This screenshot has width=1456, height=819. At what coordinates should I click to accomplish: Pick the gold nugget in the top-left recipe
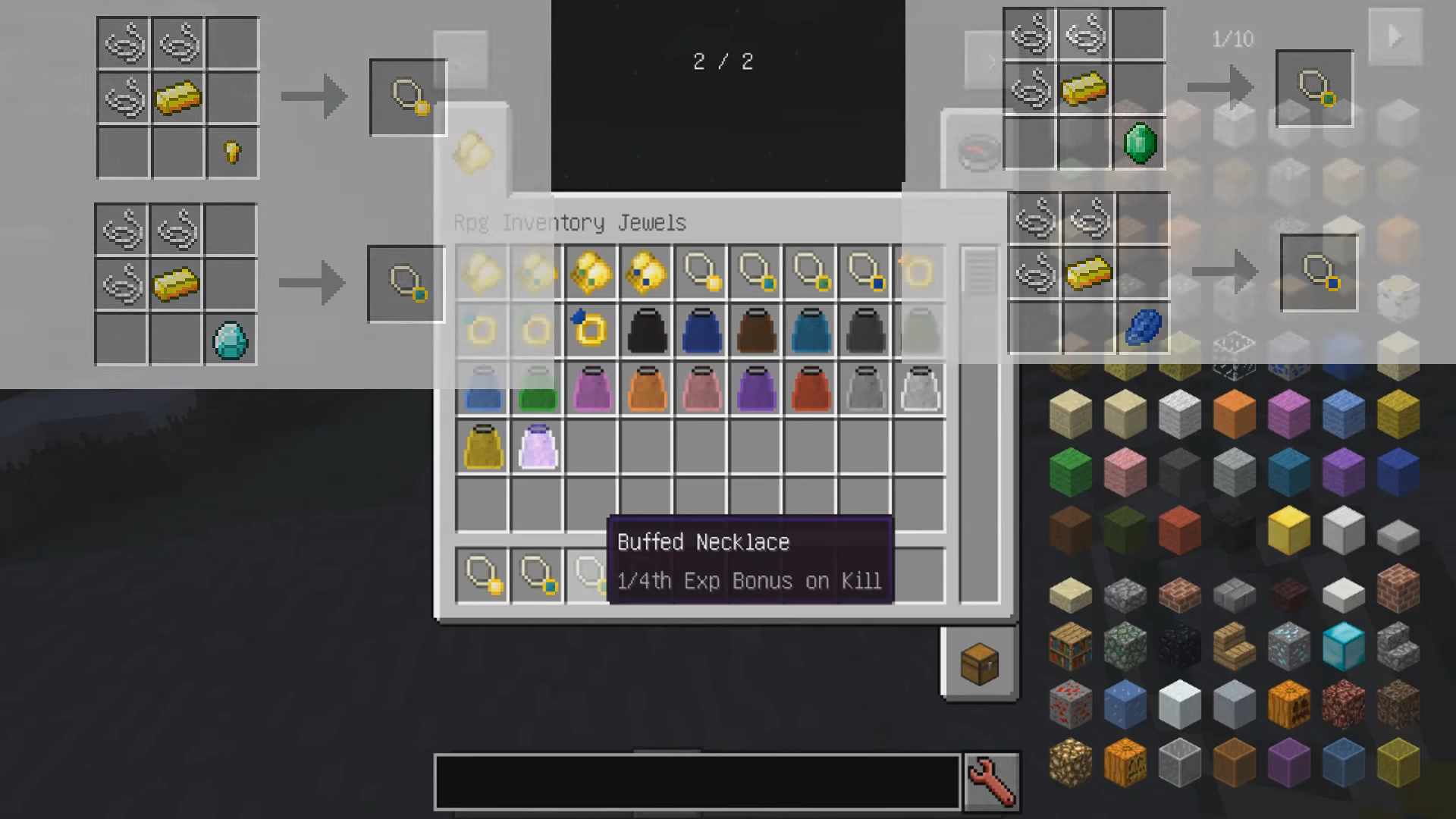coord(231,150)
